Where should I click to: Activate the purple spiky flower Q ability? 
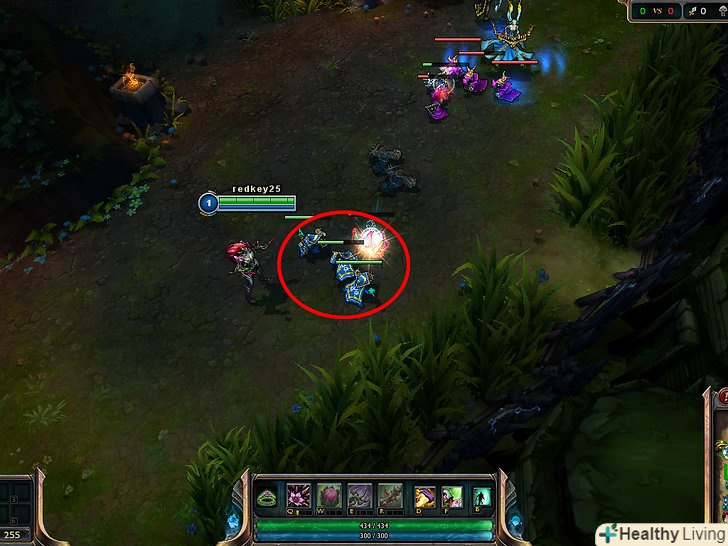[299, 496]
